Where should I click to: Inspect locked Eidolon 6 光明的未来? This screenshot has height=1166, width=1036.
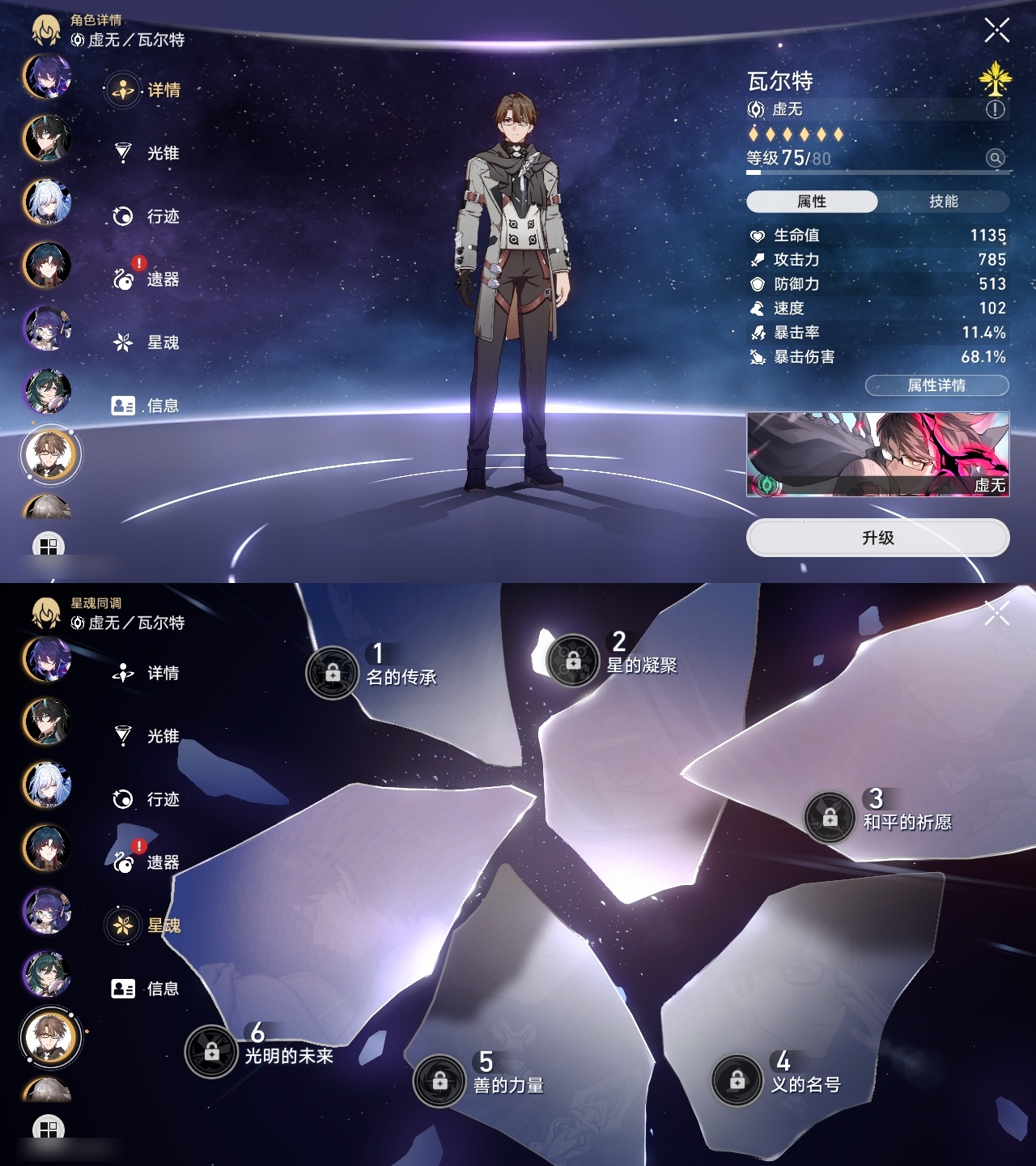pyautogui.click(x=212, y=1051)
